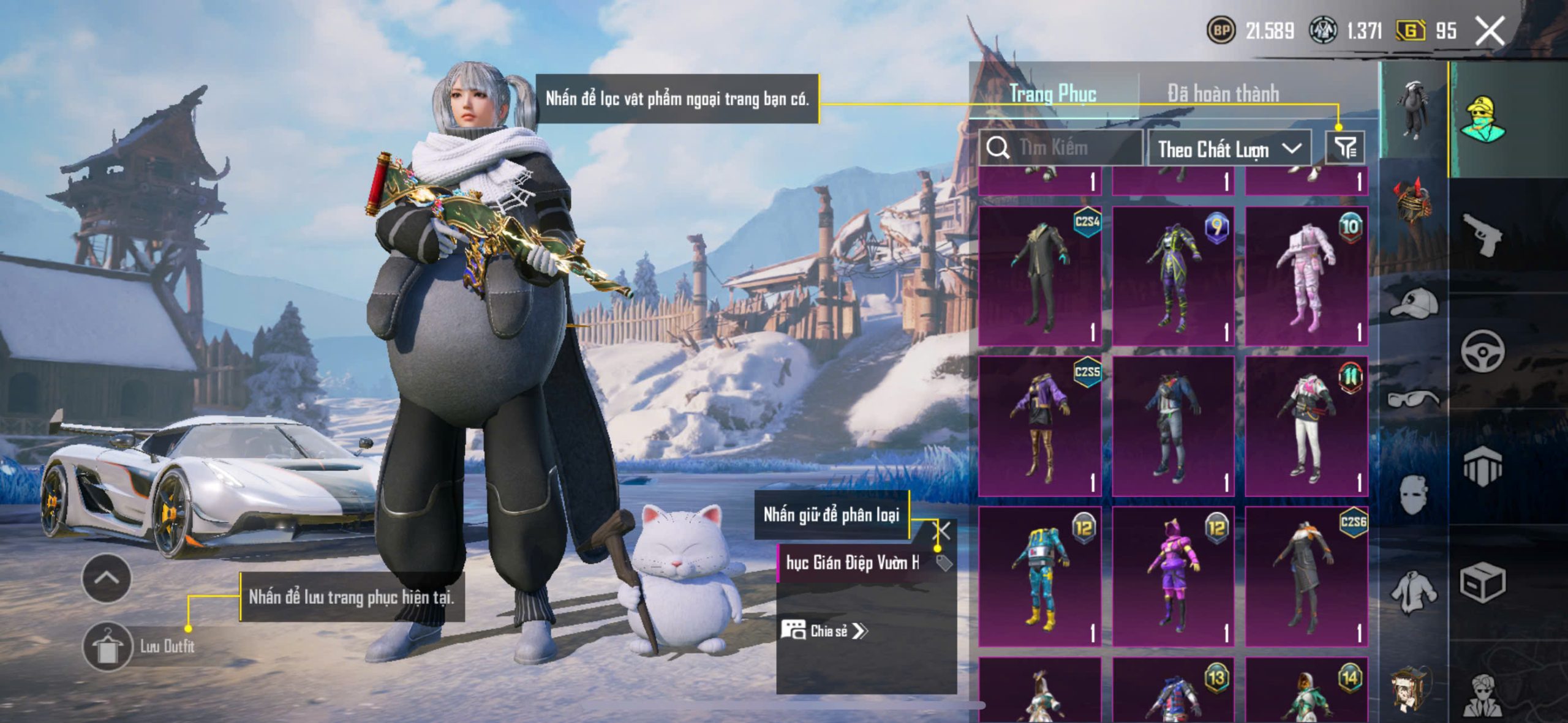
Task: Select the teal robot outfit
Action: coord(1040,575)
